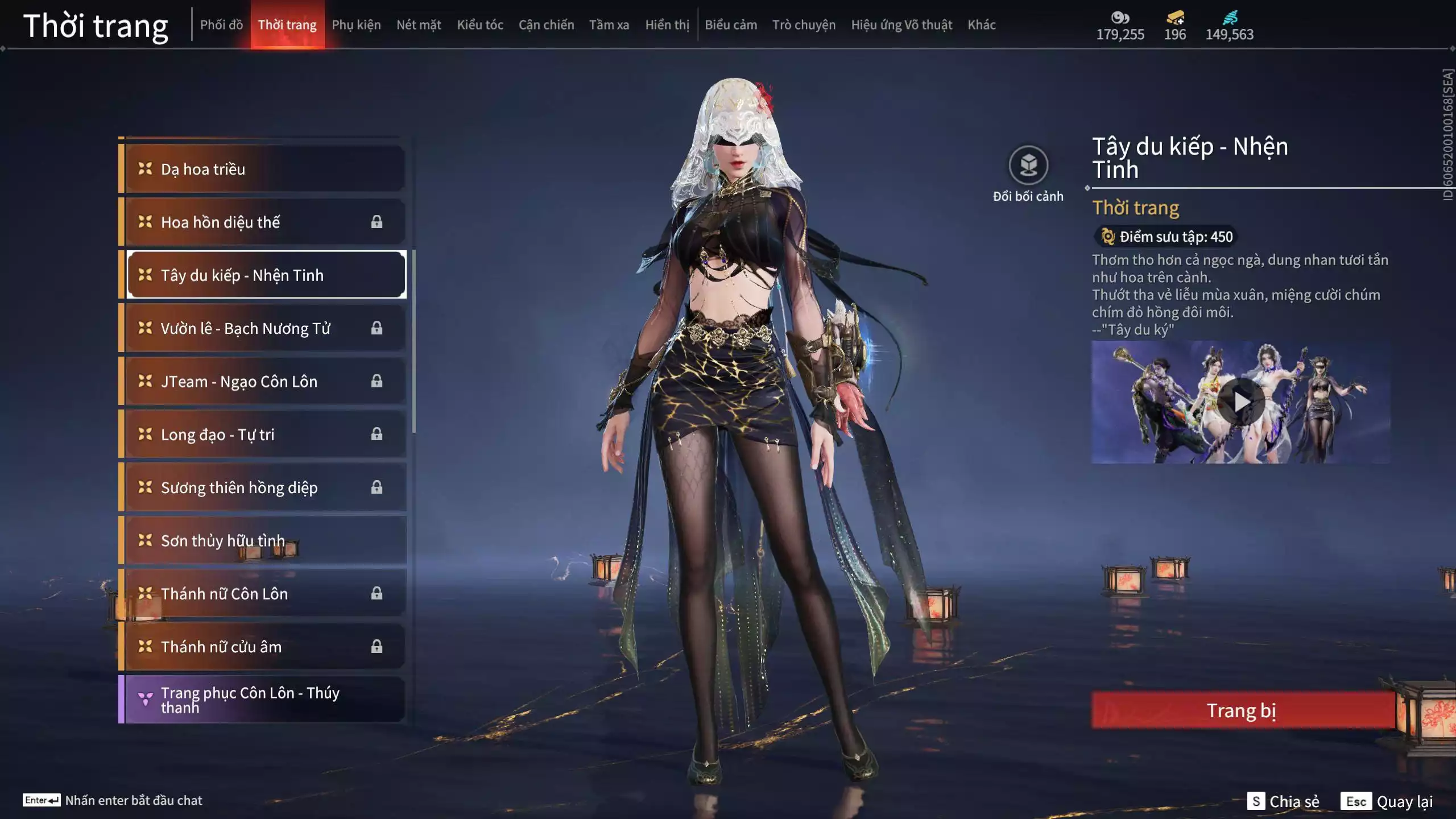Screen dimensions: 1456x819
Task: Switch to Hiệu ứng Võ thuật tab
Action: click(x=901, y=25)
